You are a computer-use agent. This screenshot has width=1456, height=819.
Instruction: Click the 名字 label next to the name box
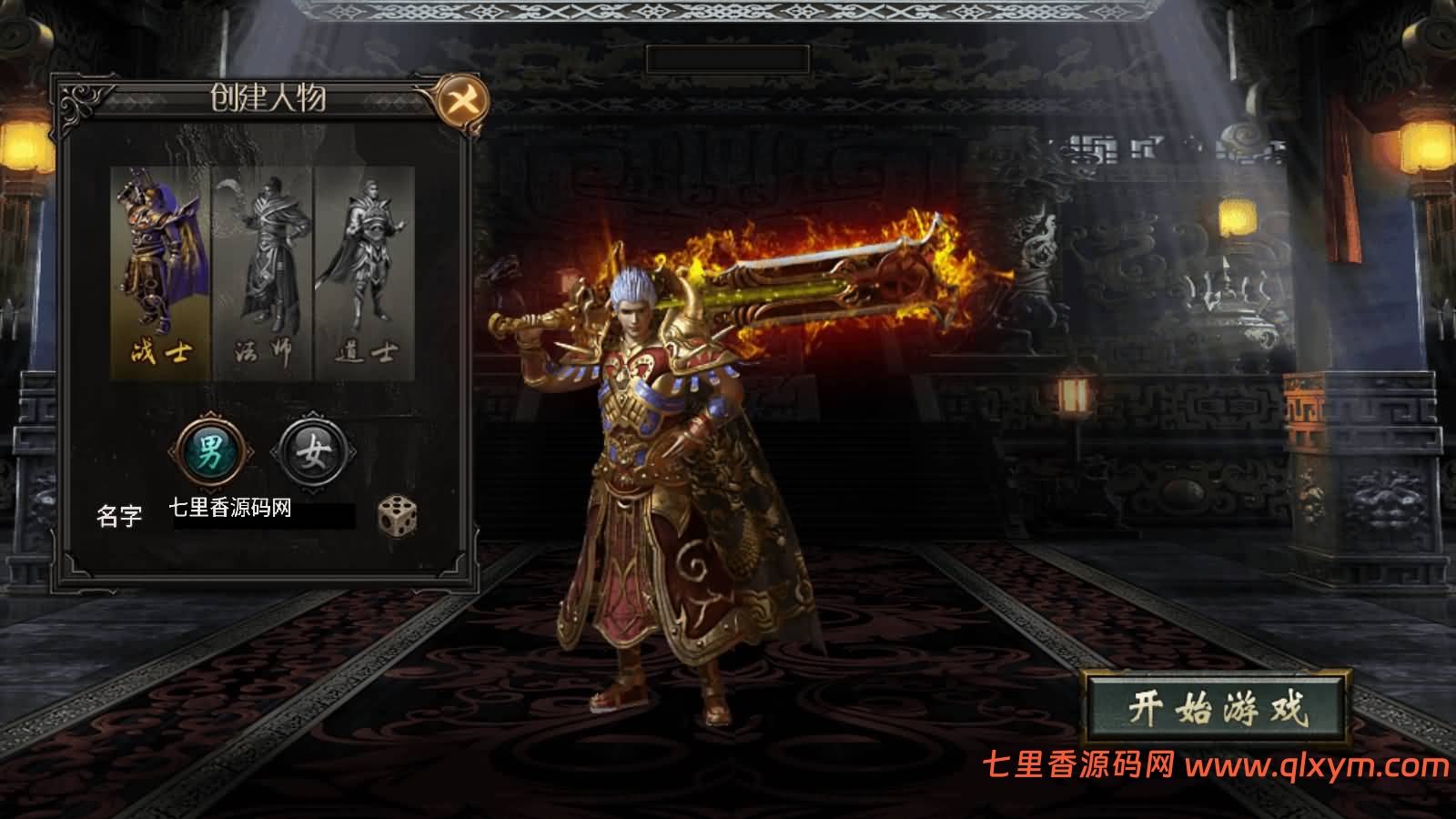coord(121,512)
